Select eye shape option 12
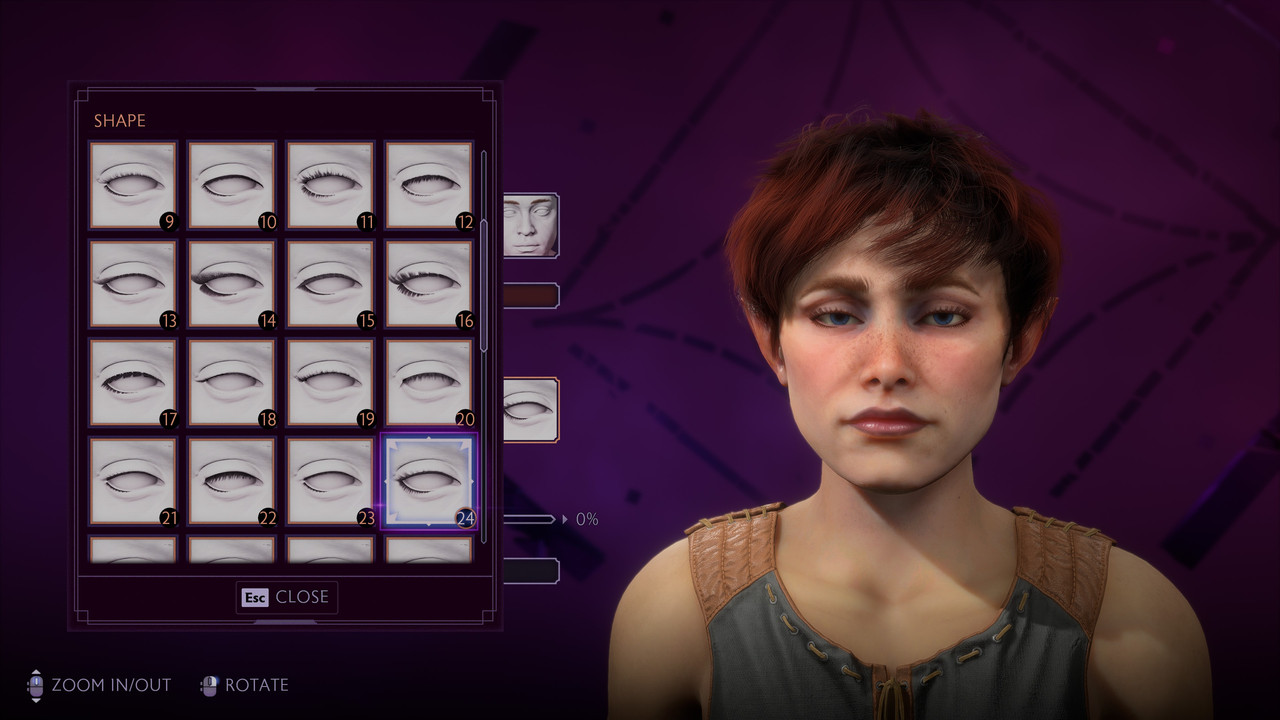 (x=429, y=185)
